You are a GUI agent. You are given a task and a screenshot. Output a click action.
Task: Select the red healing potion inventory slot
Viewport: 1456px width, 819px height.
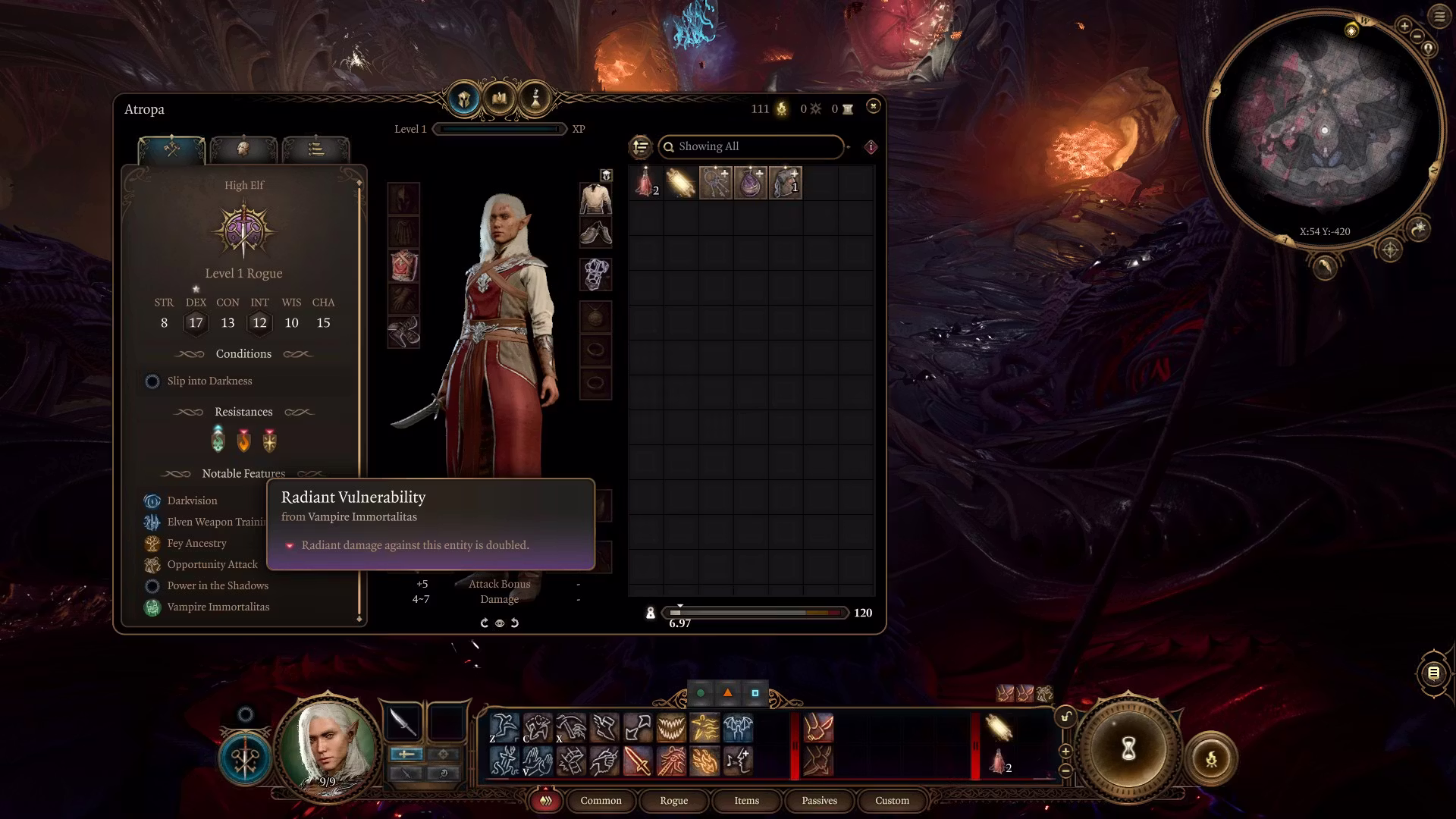pyautogui.click(x=646, y=184)
